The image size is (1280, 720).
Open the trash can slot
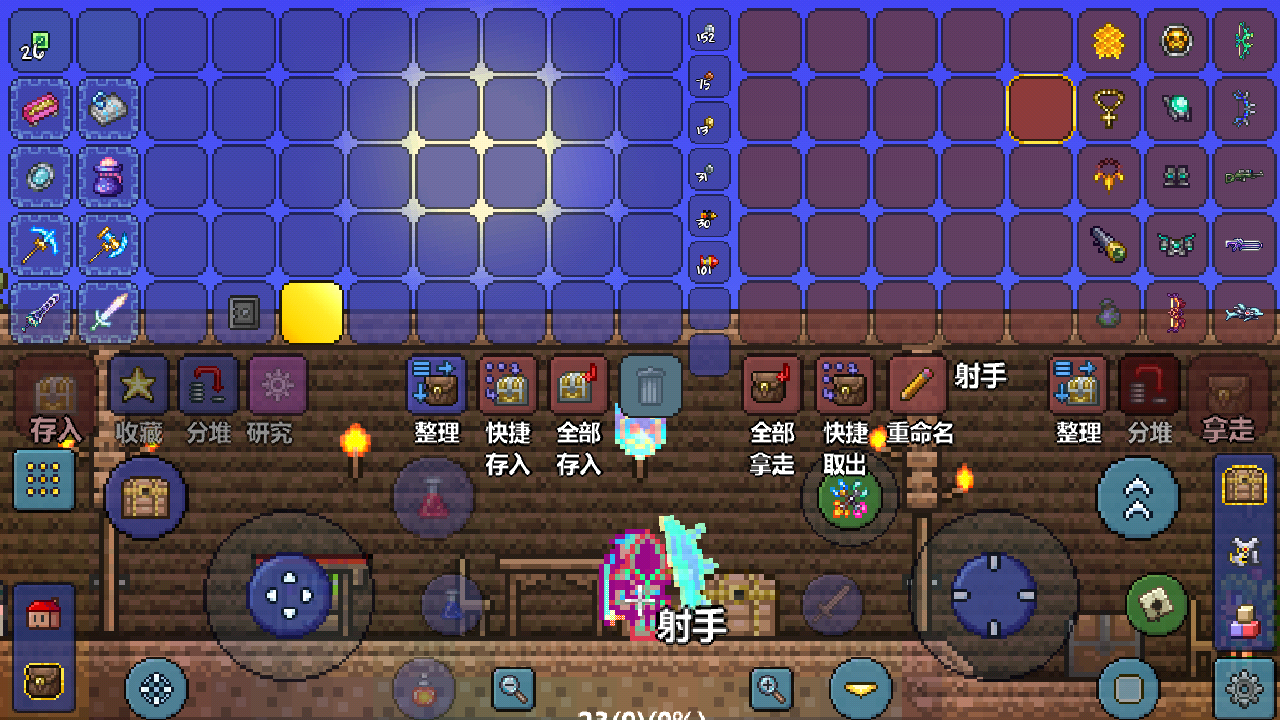[x=650, y=385]
